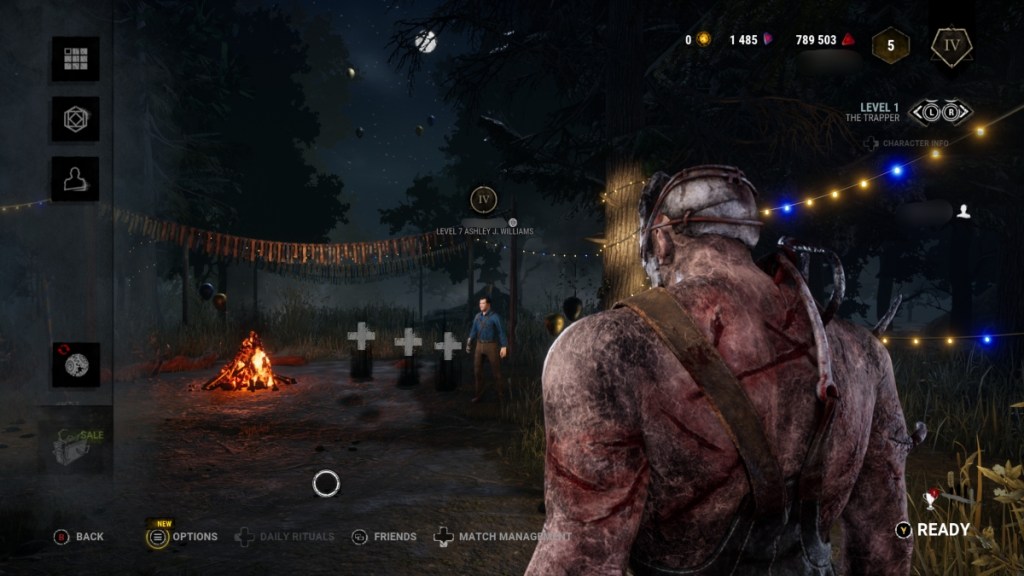
Task: Click the red bloodpoints currency icon
Action: point(849,40)
